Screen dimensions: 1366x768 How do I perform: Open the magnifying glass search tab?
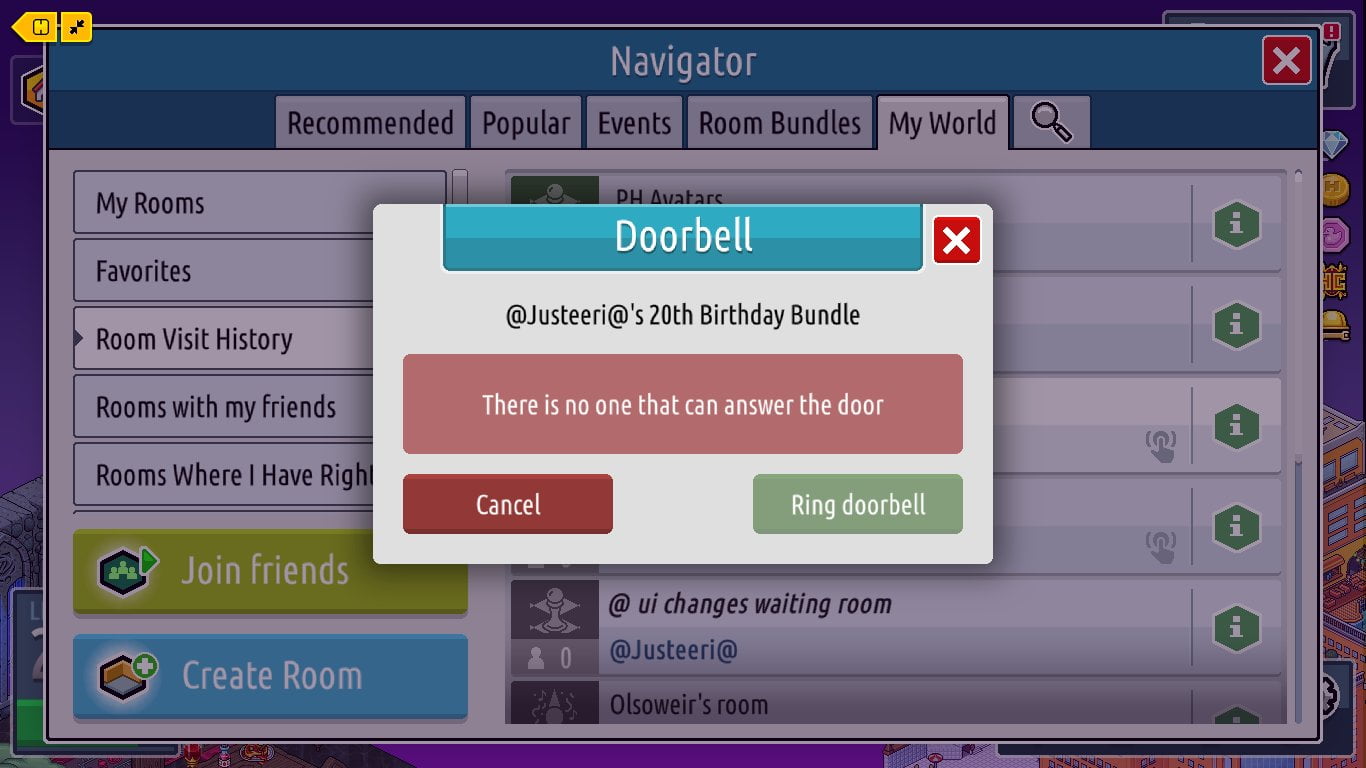[x=1051, y=123]
